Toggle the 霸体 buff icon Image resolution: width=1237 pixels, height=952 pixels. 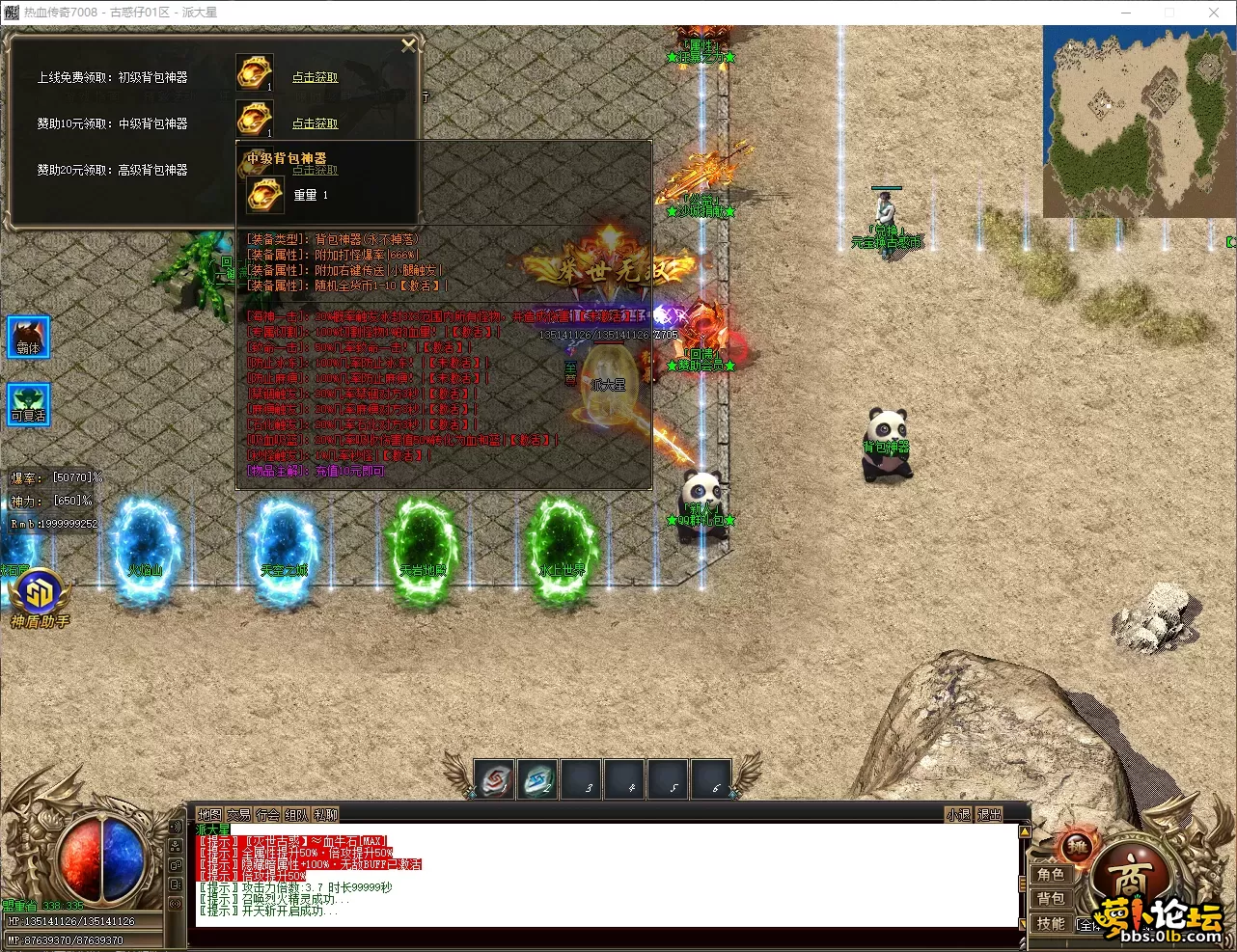tap(28, 338)
